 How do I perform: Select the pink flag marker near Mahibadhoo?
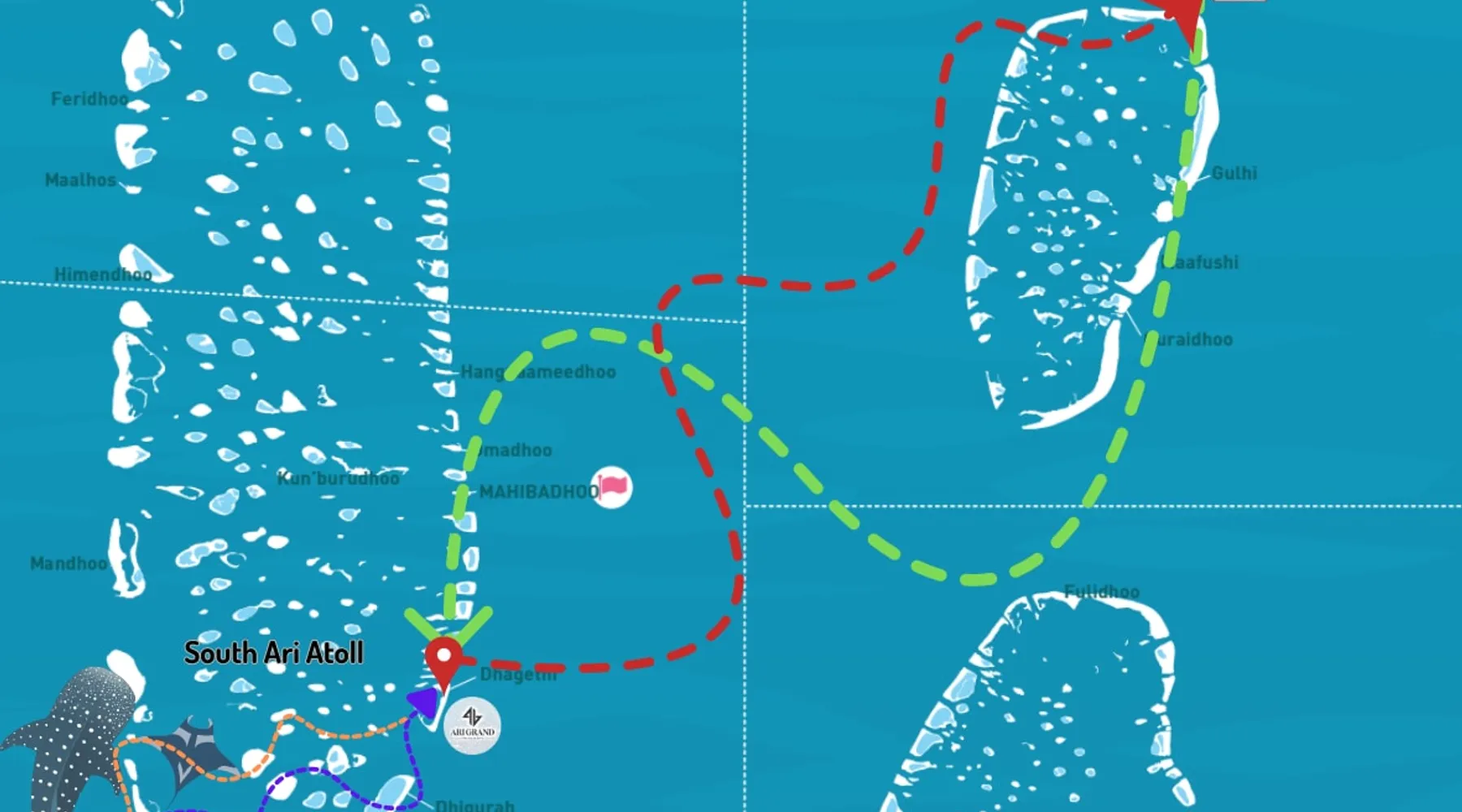coord(612,487)
